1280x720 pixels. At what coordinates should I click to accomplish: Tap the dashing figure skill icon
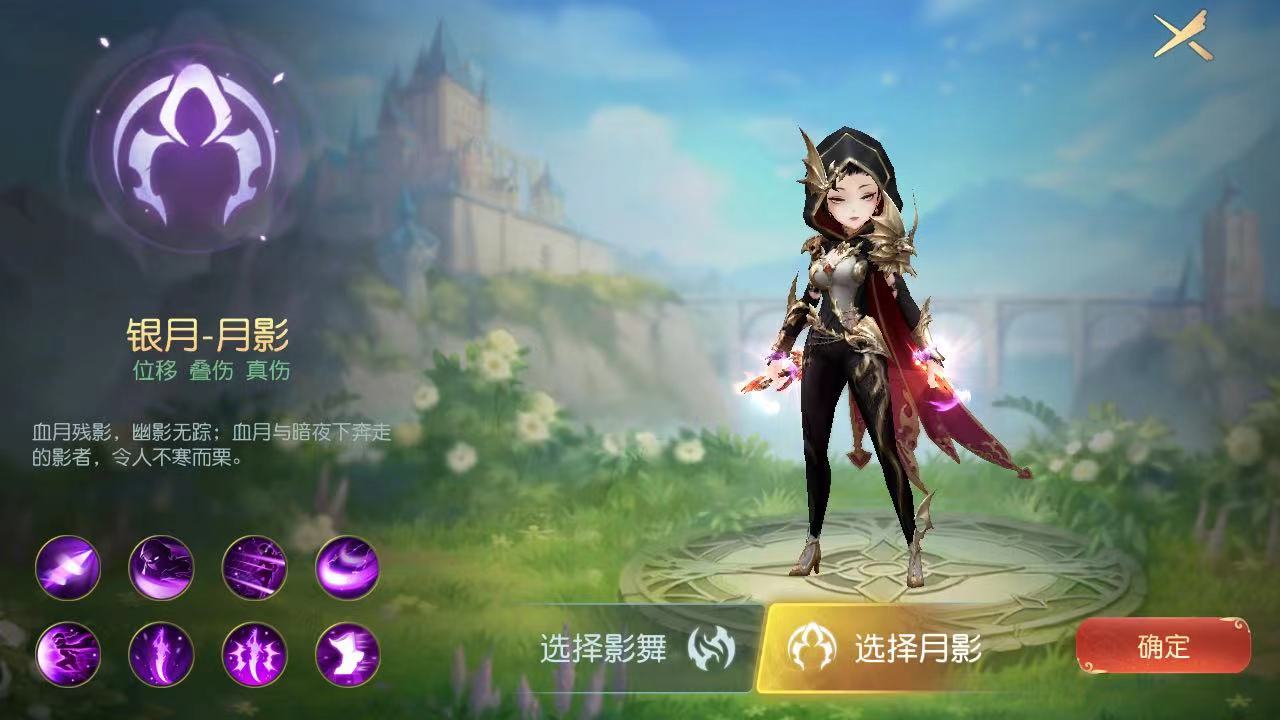[x=68, y=655]
